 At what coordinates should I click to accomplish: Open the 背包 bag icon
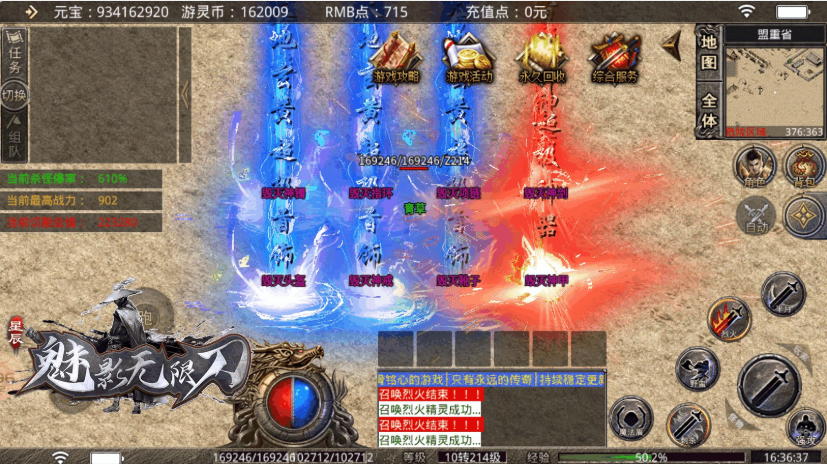click(803, 167)
